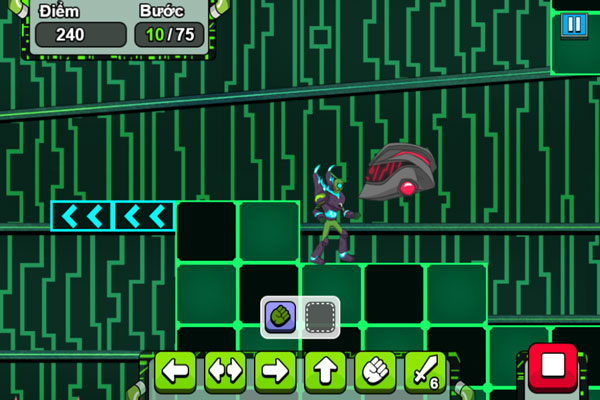Viewport: 600px width, 400px height.
Task: Click the empty dashed command slot
Action: click(x=320, y=317)
